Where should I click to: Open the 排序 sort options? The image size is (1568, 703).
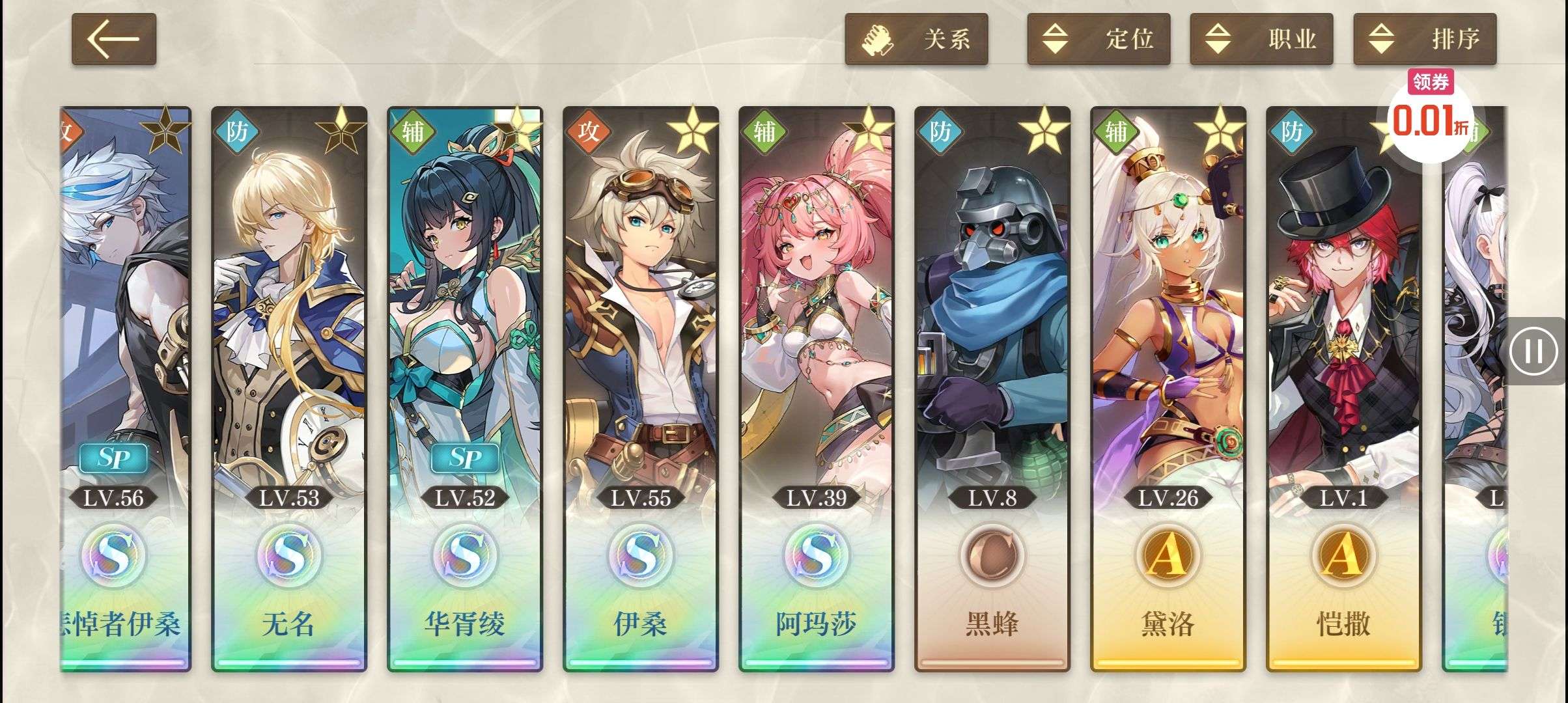tap(1425, 39)
